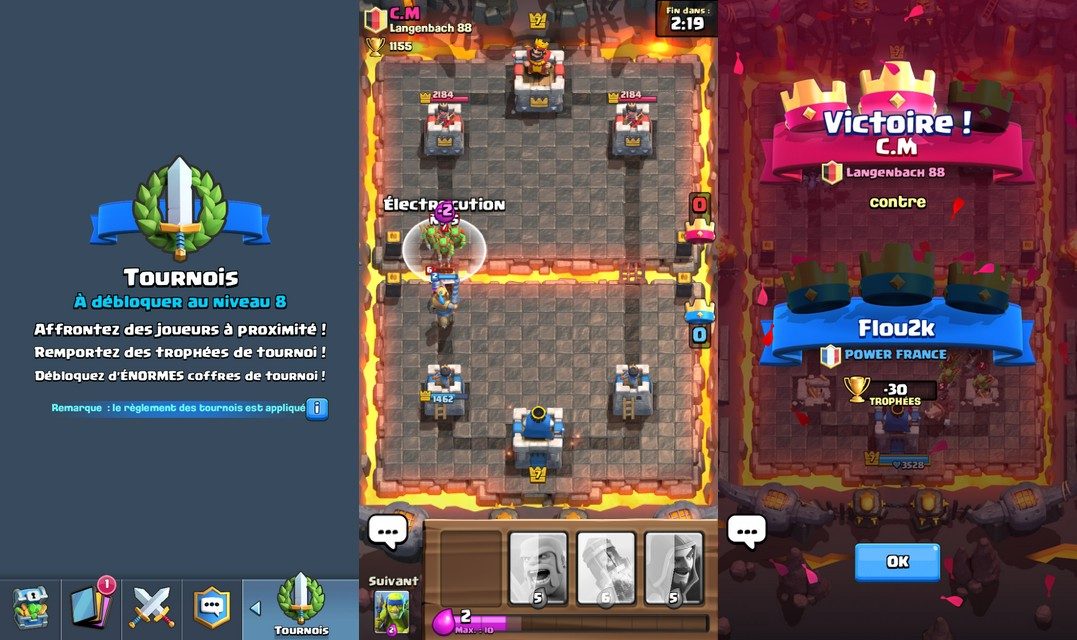Select the Barbarians card in hand
1077x640 pixels.
[x=538, y=568]
